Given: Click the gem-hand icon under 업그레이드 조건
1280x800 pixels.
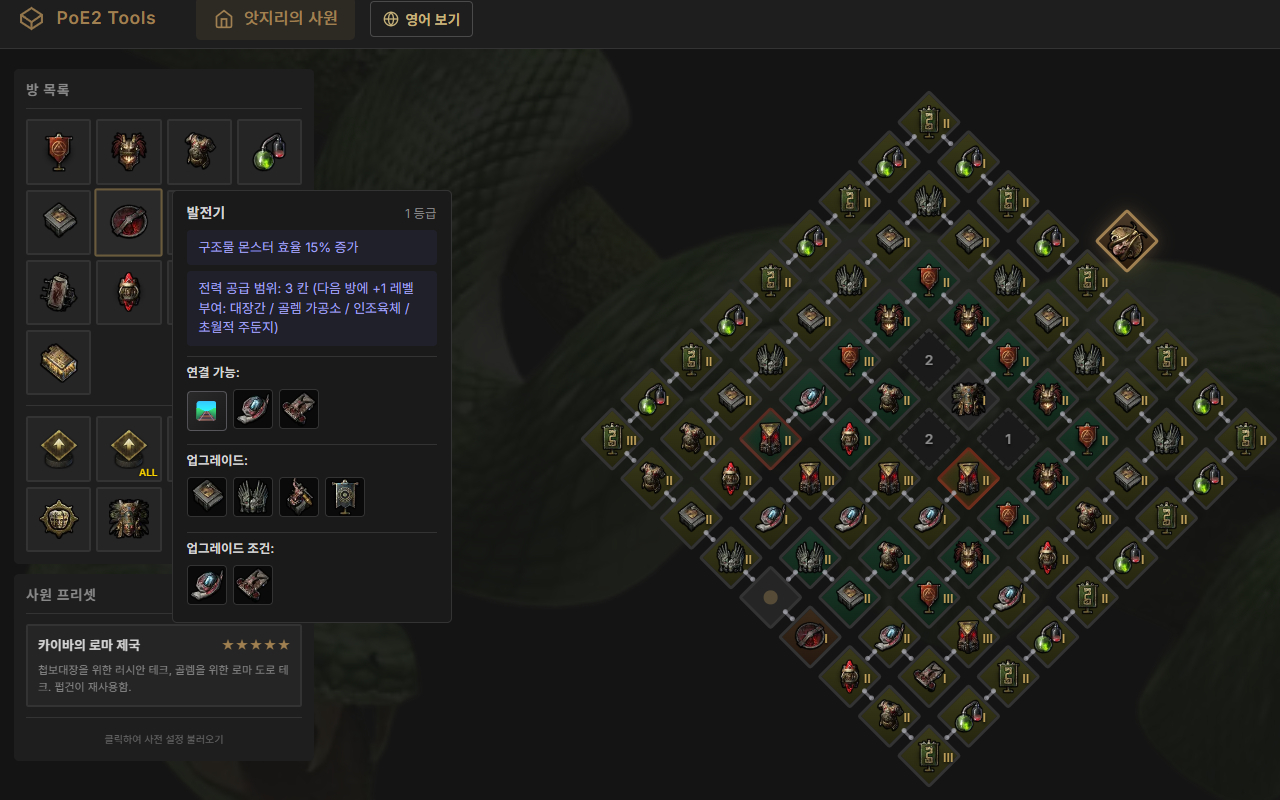Looking at the screenshot, I should [x=206, y=584].
